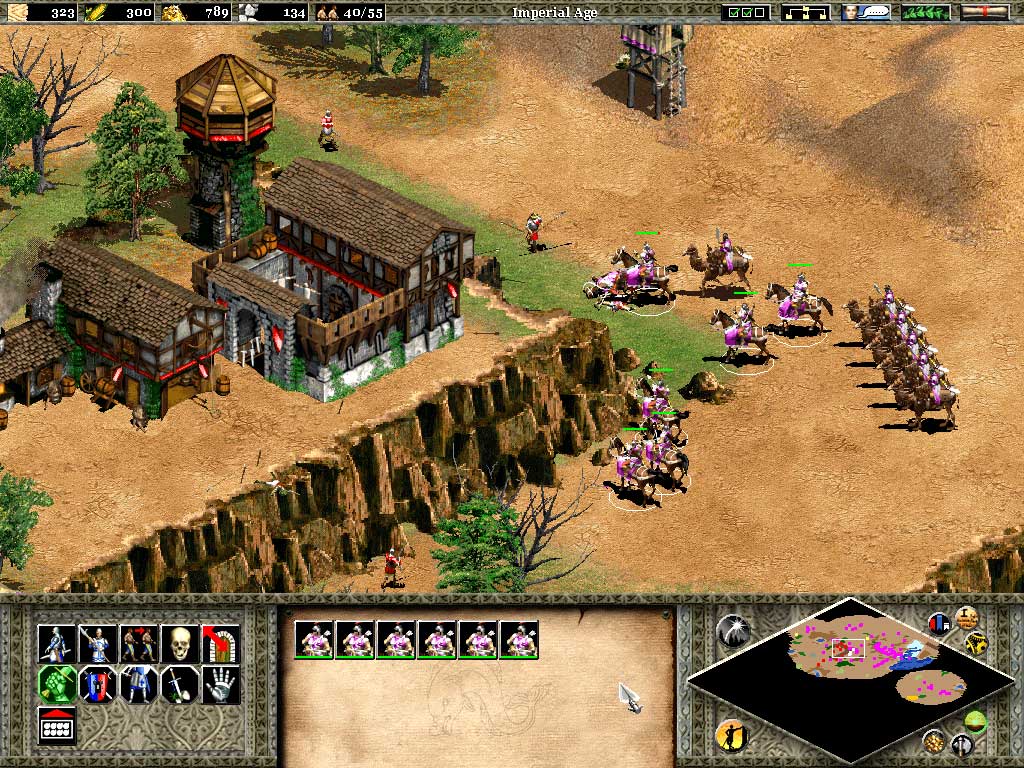Viewport: 1024px width, 768px height.
Task: Choose the follow command icon
Action: point(138,685)
